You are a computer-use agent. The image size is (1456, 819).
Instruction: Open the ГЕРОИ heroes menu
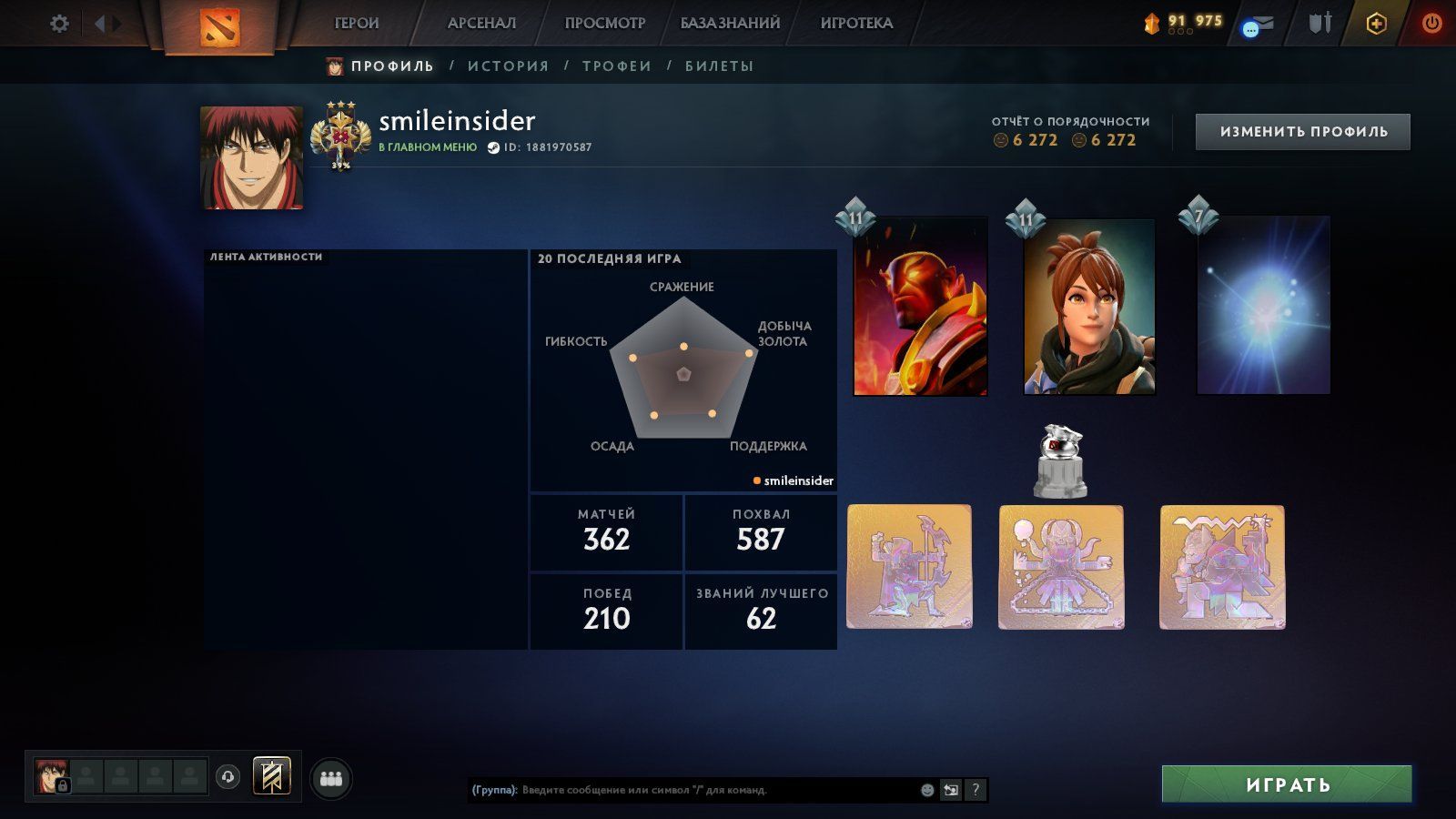357,24
